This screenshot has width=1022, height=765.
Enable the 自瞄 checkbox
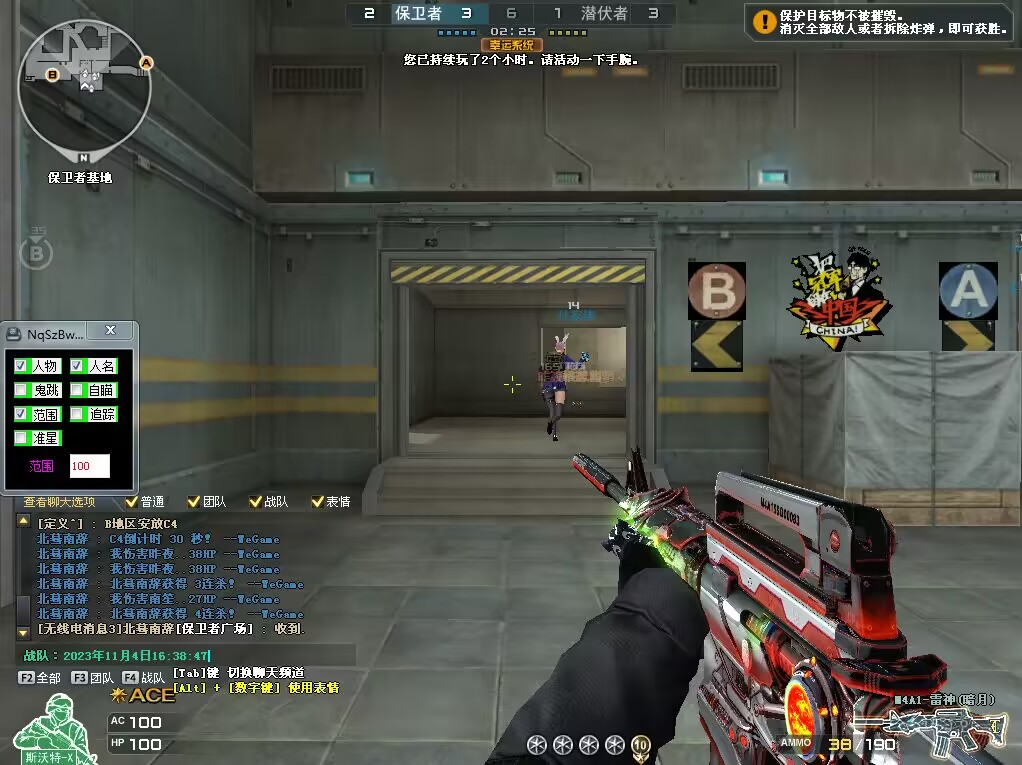pyautogui.click(x=77, y=390)
